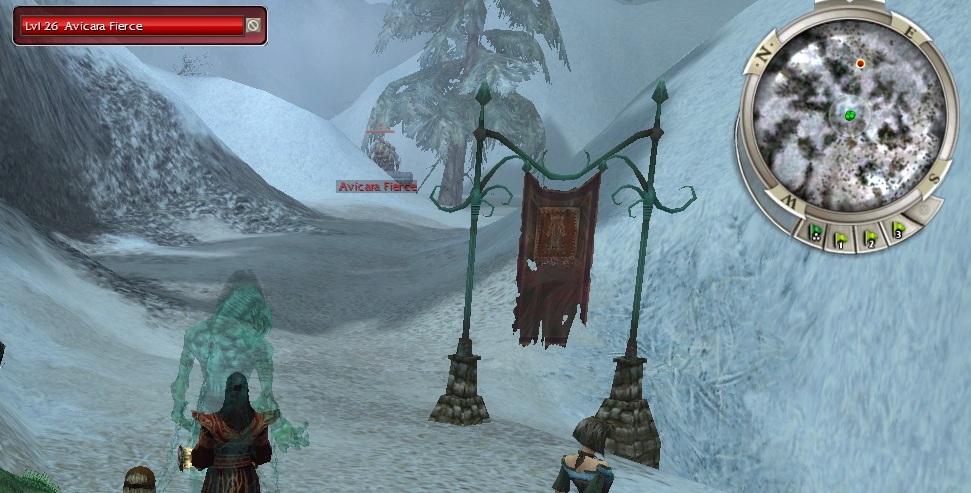Viewport: 971px width, 493px height.
Task: Activate the hero 3 flag button
Action: coord(897,230)
